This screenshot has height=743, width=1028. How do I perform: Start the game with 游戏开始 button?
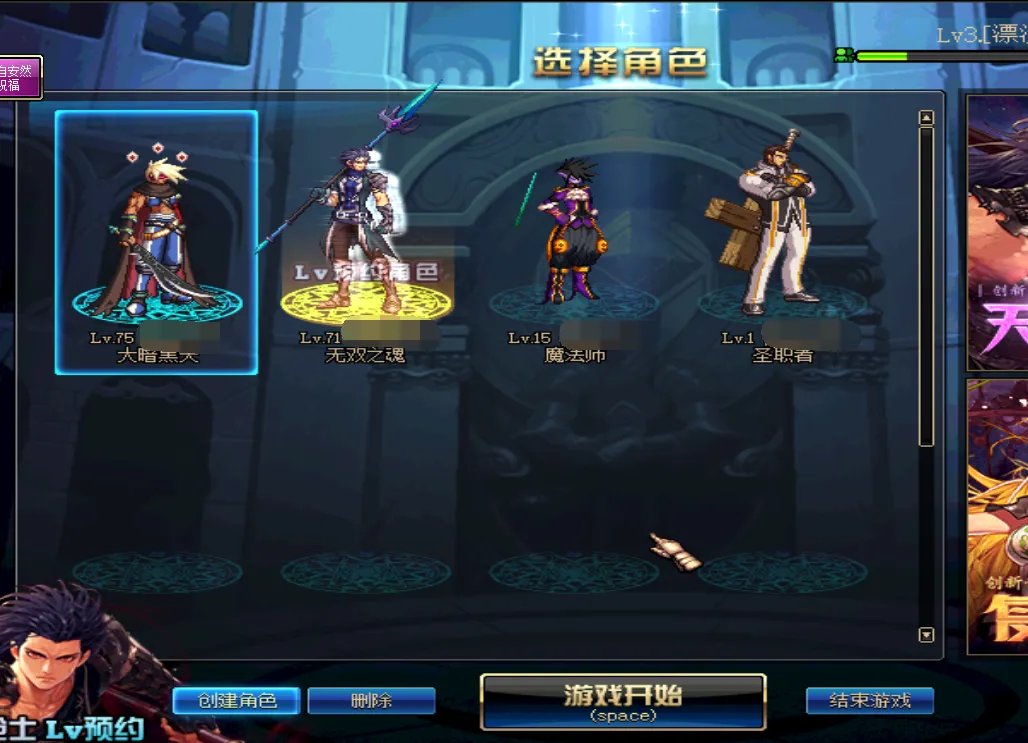[x=623, y=700]
